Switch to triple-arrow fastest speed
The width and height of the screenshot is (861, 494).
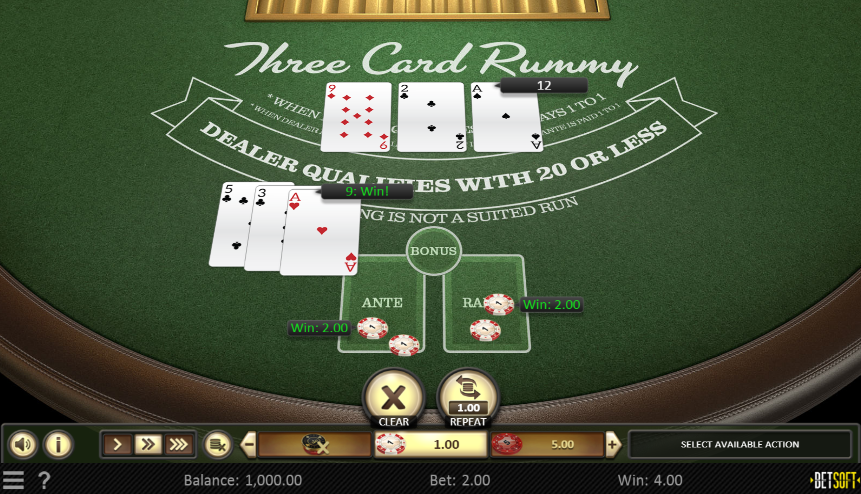pyautogui.click(x=177, y=444)
